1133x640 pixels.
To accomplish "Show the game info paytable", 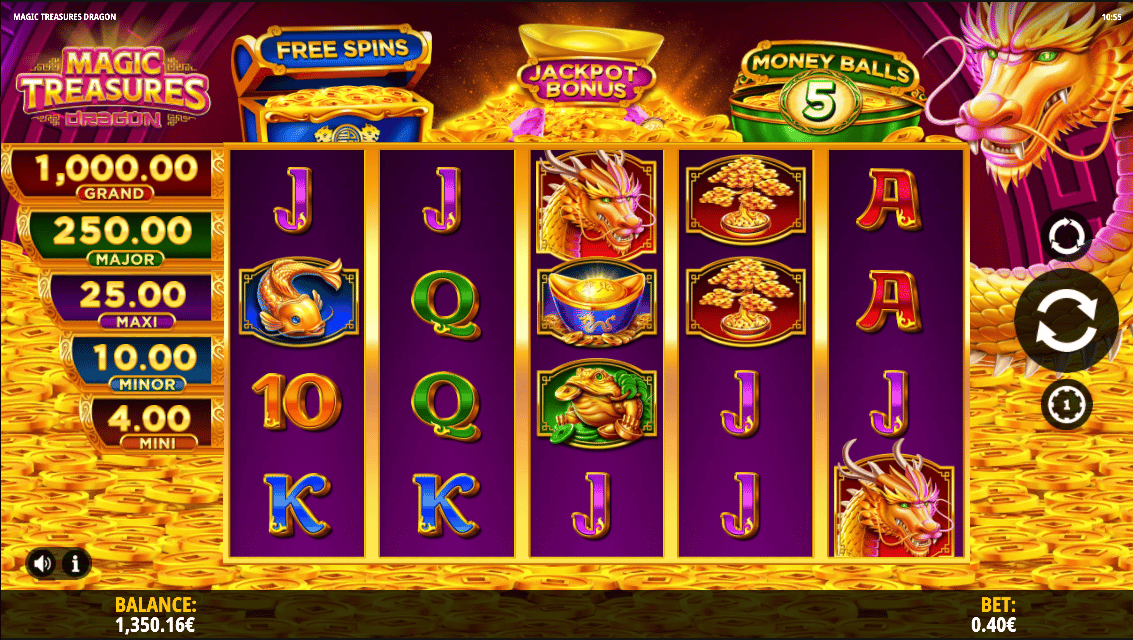I will click(x=76, y=564).
